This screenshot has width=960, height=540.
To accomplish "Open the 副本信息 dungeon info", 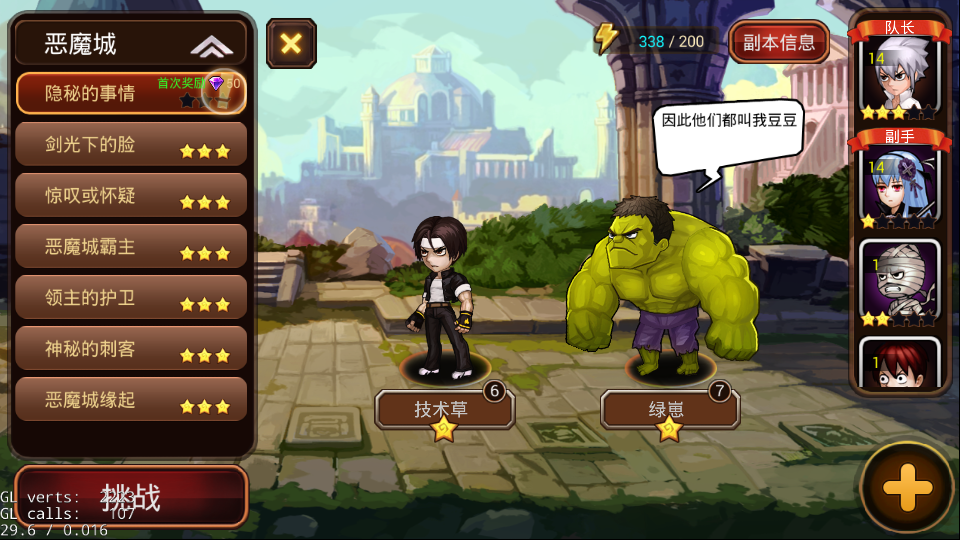I will point(779,42).
